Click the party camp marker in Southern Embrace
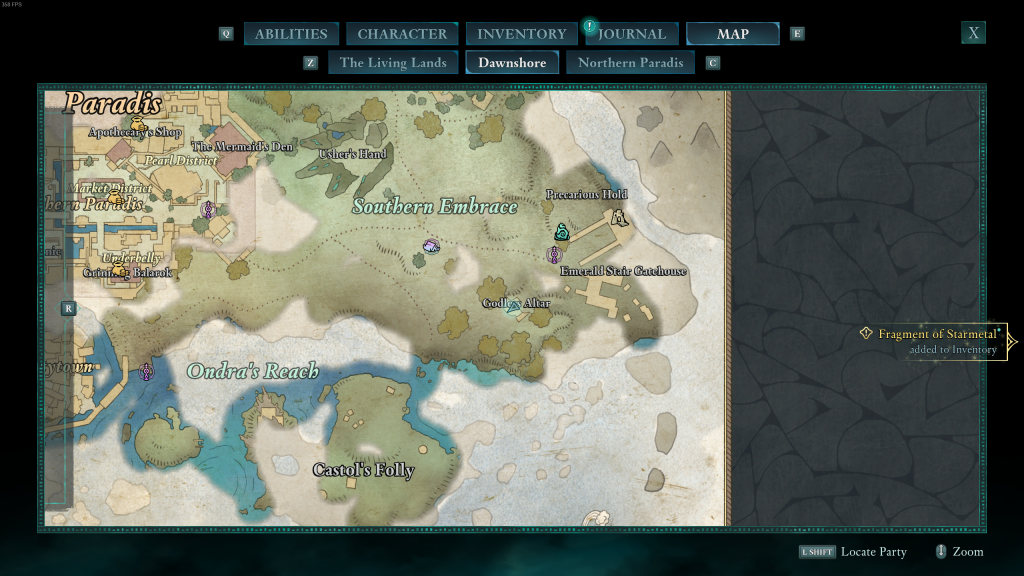The height and width of the screenshot is (576, 1024). [x=431, y=246]
